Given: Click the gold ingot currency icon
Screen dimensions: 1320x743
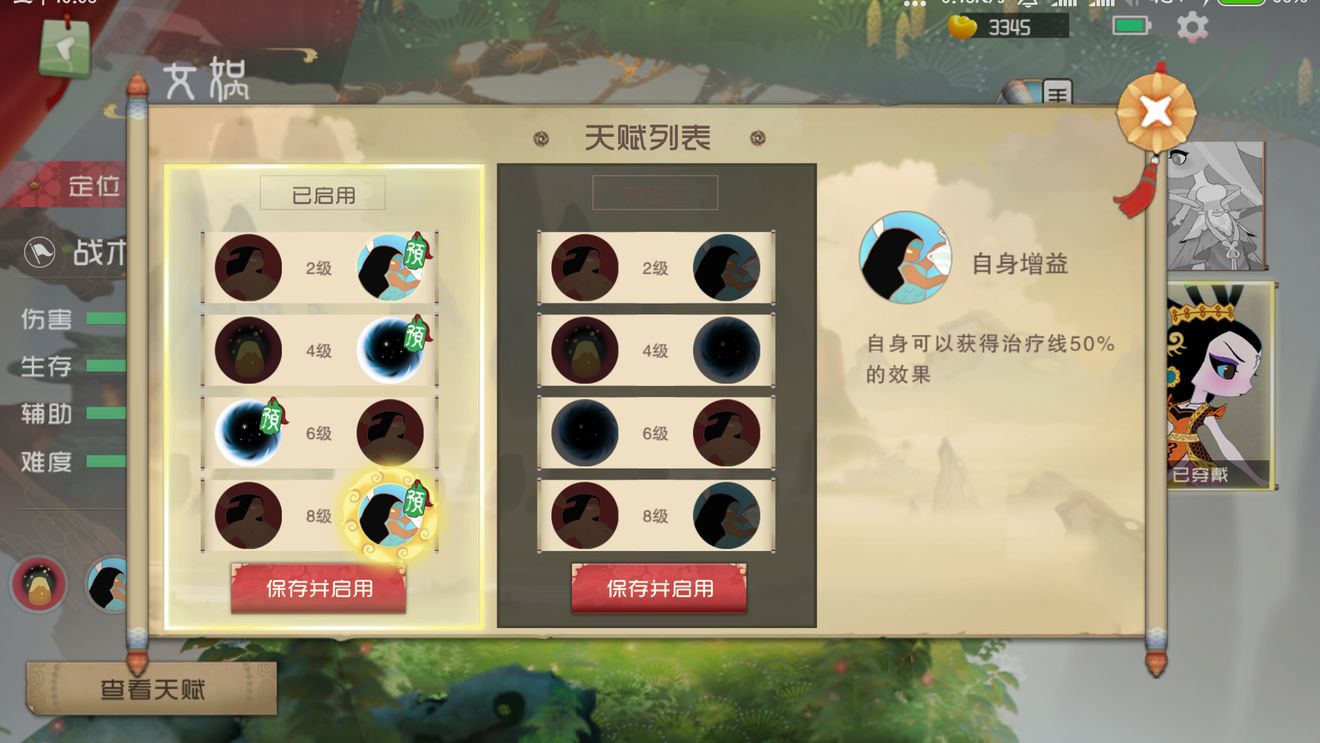Looking at the screenshot, I should pyautogui.click(x=962, y=28).
